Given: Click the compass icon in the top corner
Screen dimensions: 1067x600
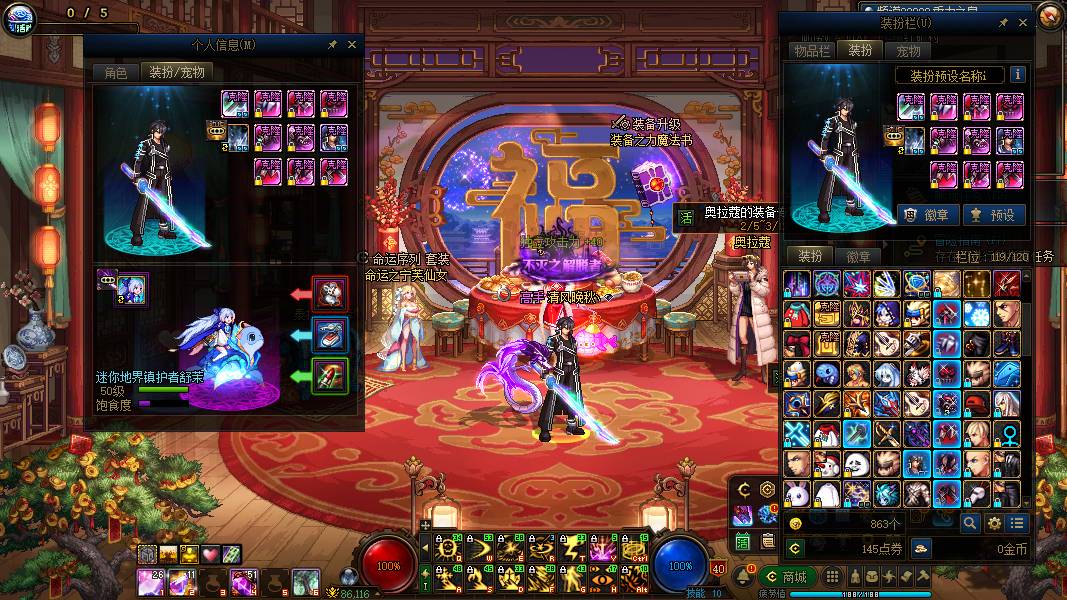Looking at the screenshot, I should [1049, 14].
